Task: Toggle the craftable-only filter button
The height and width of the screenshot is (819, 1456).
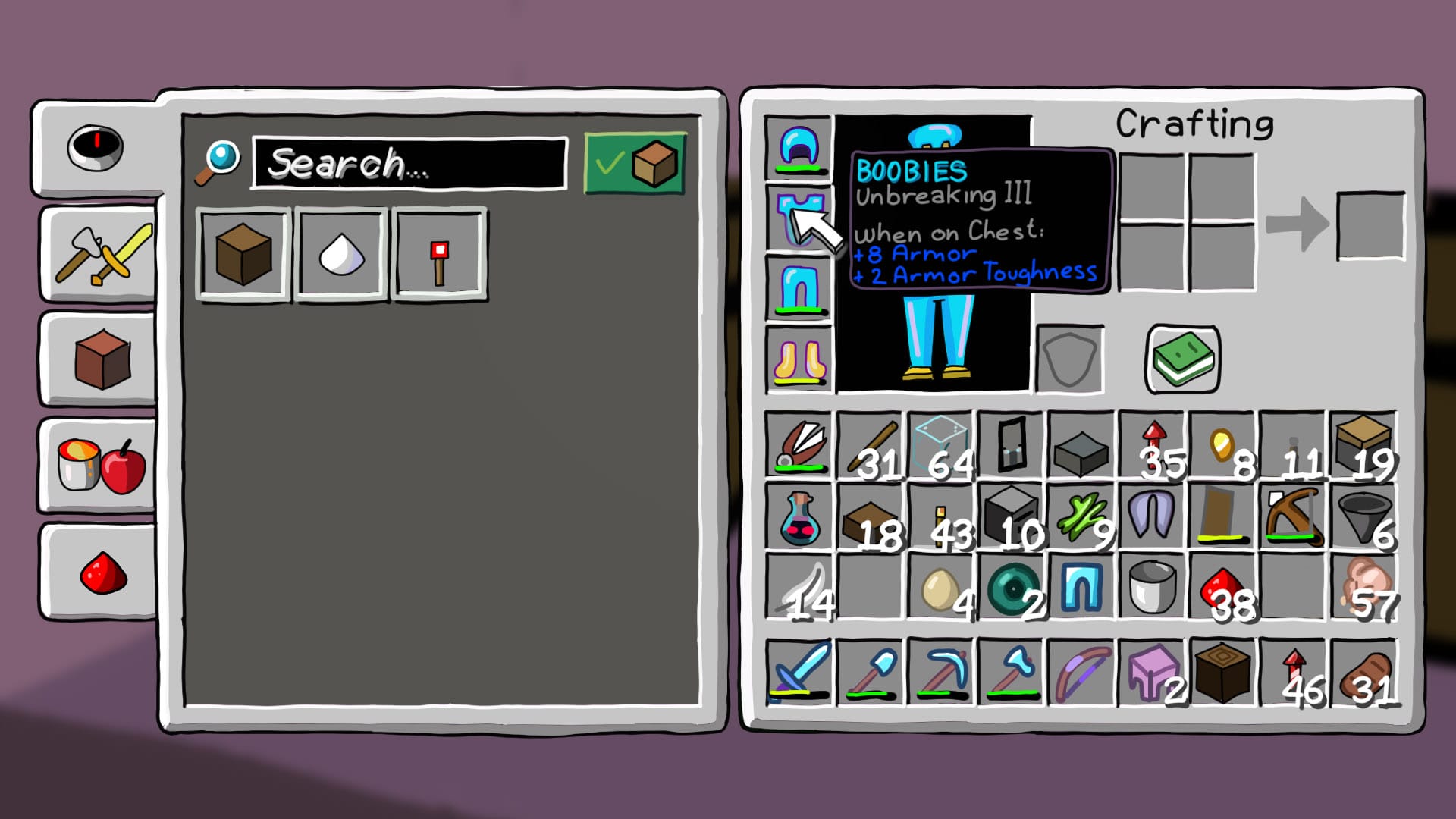Action: [635, 163]
